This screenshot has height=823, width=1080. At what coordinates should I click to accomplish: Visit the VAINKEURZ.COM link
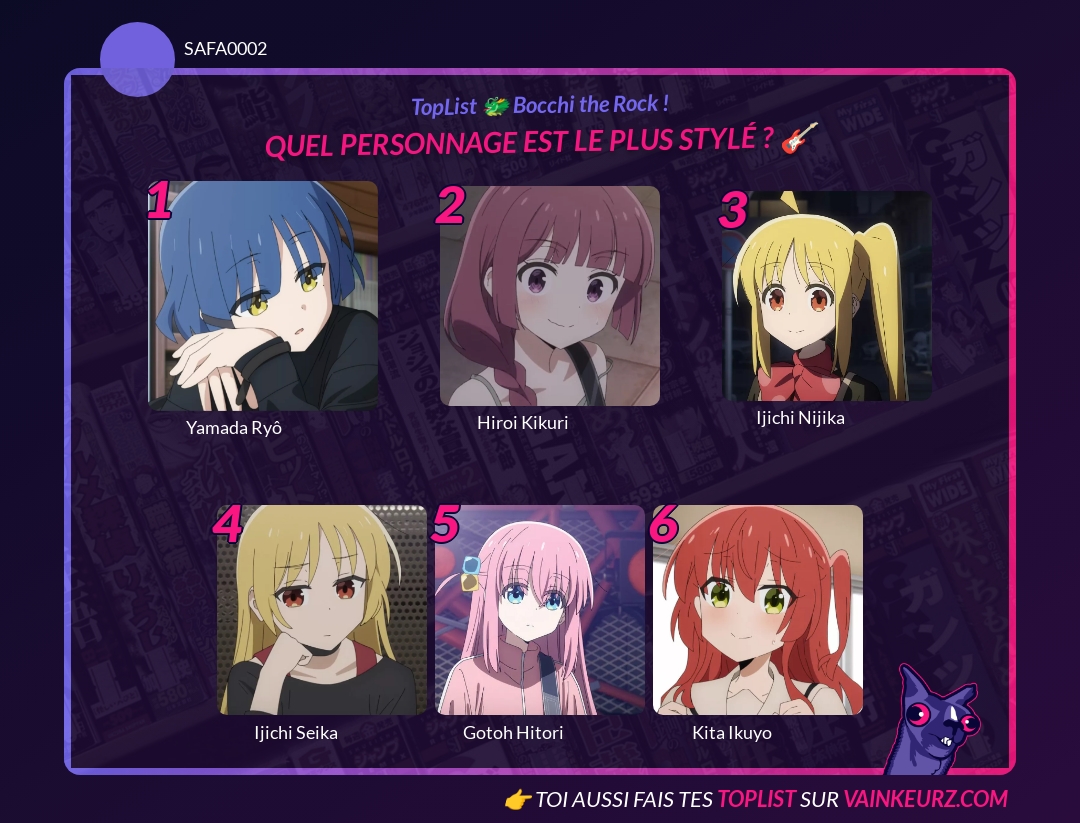[925, 799]
